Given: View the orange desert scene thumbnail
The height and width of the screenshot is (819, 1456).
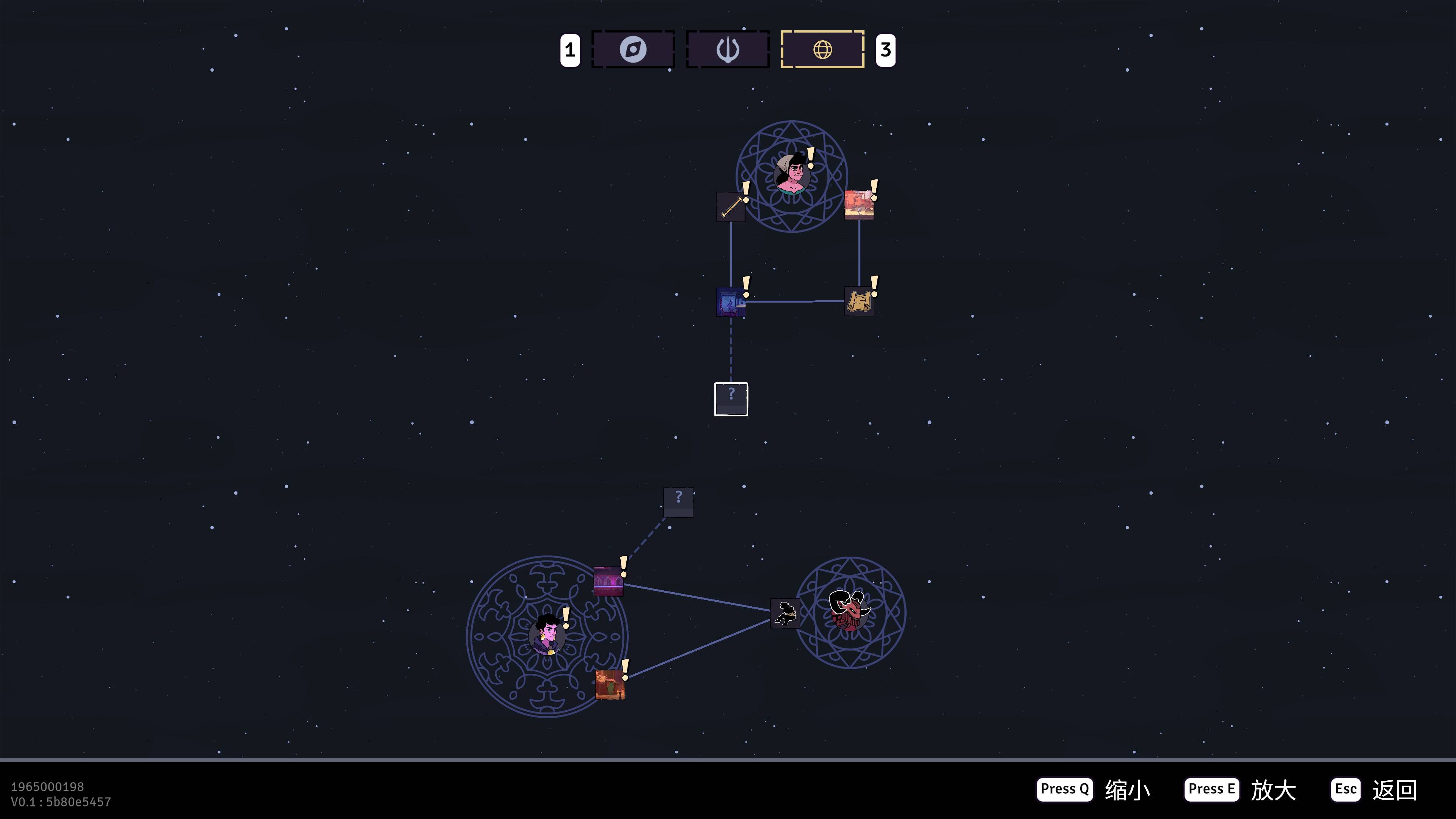Looking at the screenshot, I should click(858, 205).
